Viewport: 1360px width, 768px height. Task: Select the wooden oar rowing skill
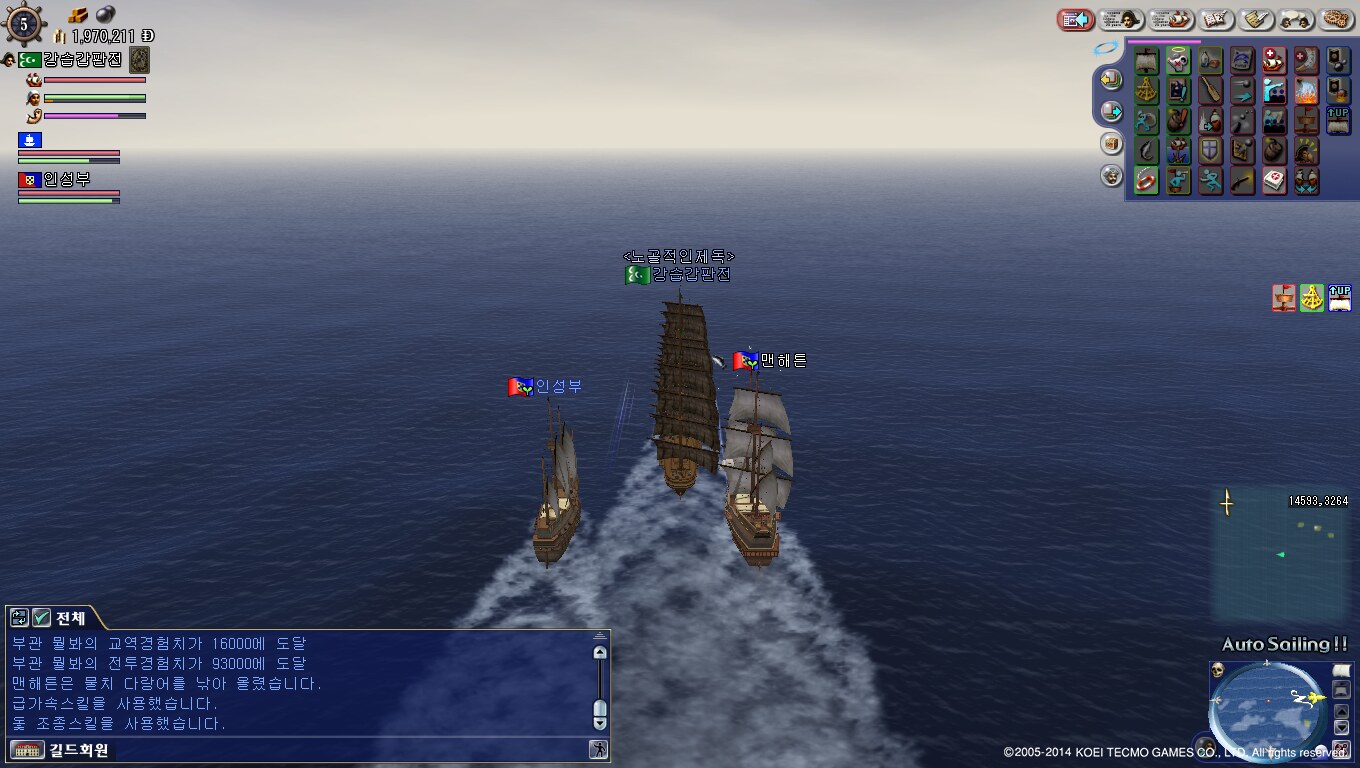coord(1210,91)
